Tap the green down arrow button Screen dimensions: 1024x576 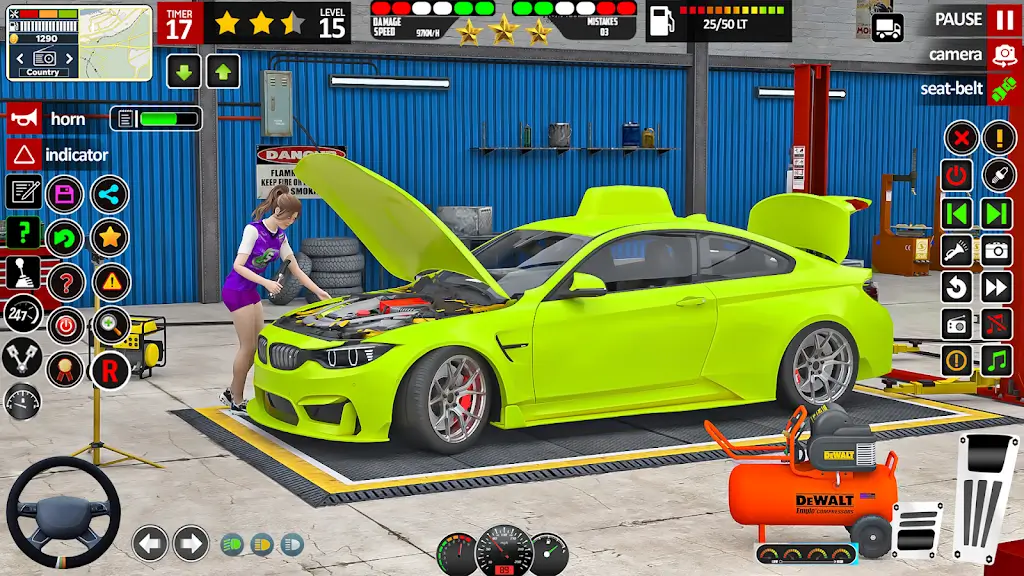[184, 71]
